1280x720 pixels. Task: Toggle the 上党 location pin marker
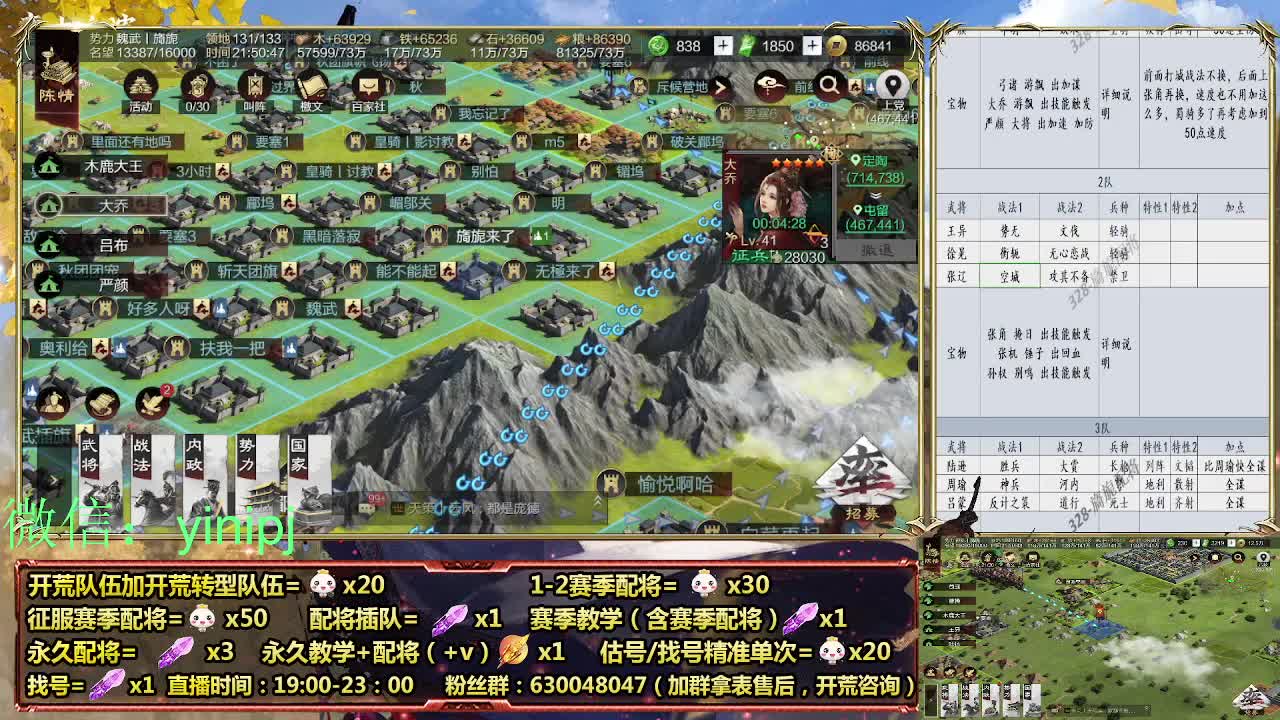click(x=893, y=85)
